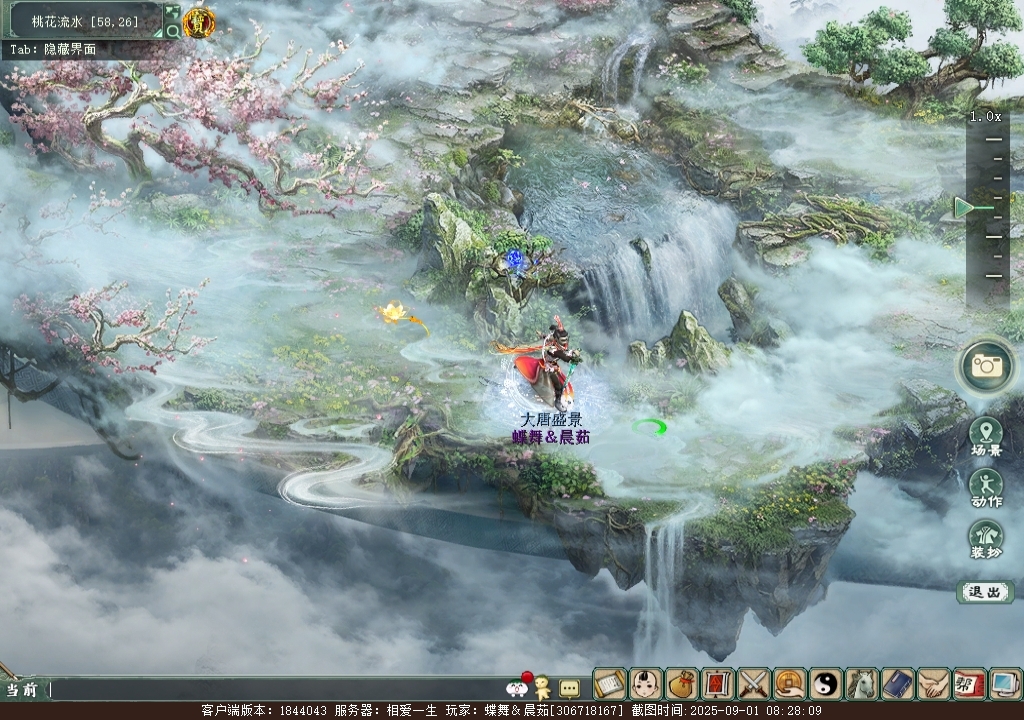Viewport: 1024px width, 720px height.
Task: Open the computer monitor system icon
Action: point(1004,684)
